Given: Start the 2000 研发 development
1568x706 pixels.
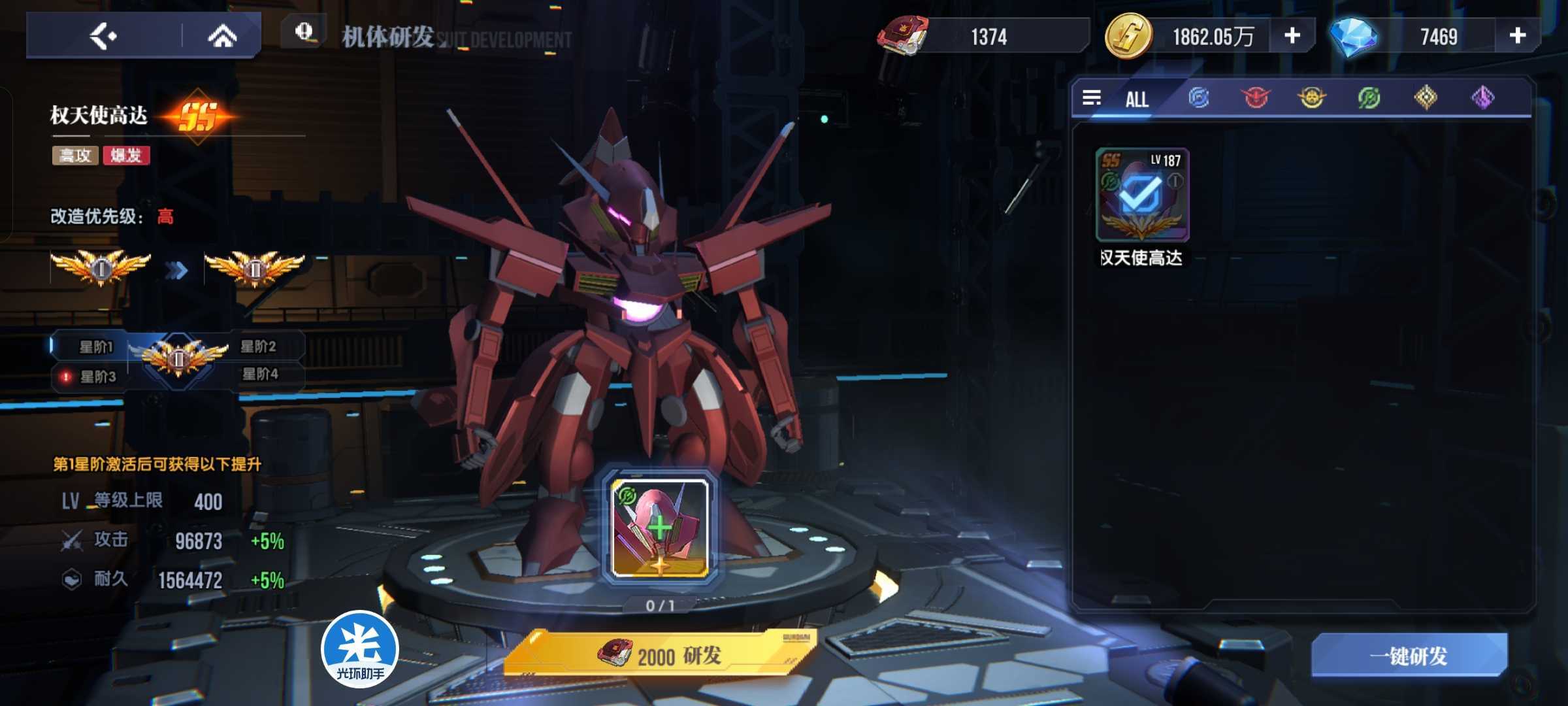Looking at the screenshot, I should coord(660,655).
